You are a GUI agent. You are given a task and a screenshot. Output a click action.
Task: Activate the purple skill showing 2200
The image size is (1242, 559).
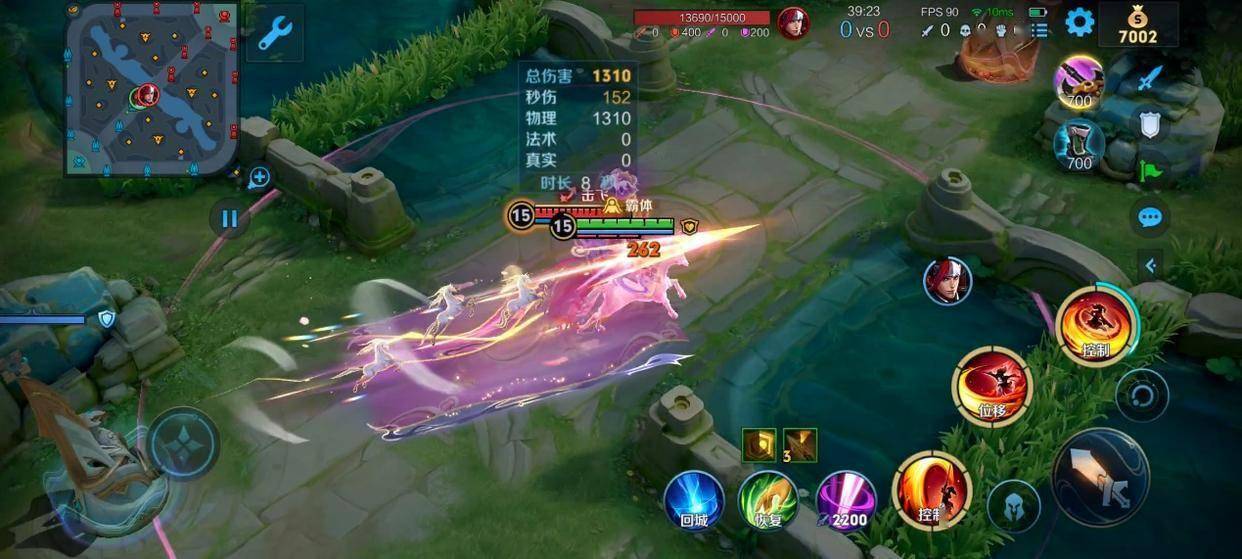[846, 500]
